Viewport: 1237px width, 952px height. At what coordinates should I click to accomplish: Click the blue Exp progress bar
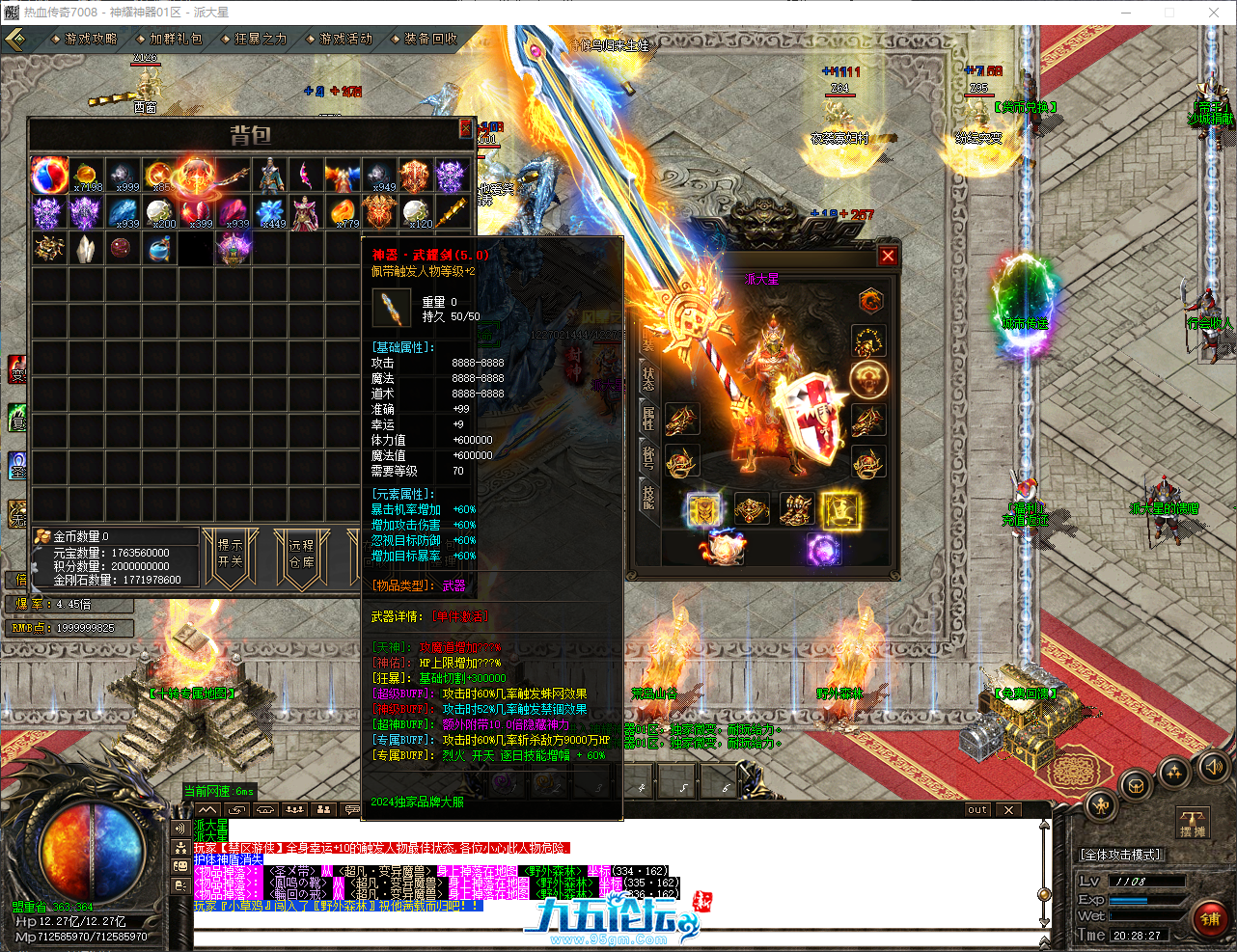tap(1129, 900)
